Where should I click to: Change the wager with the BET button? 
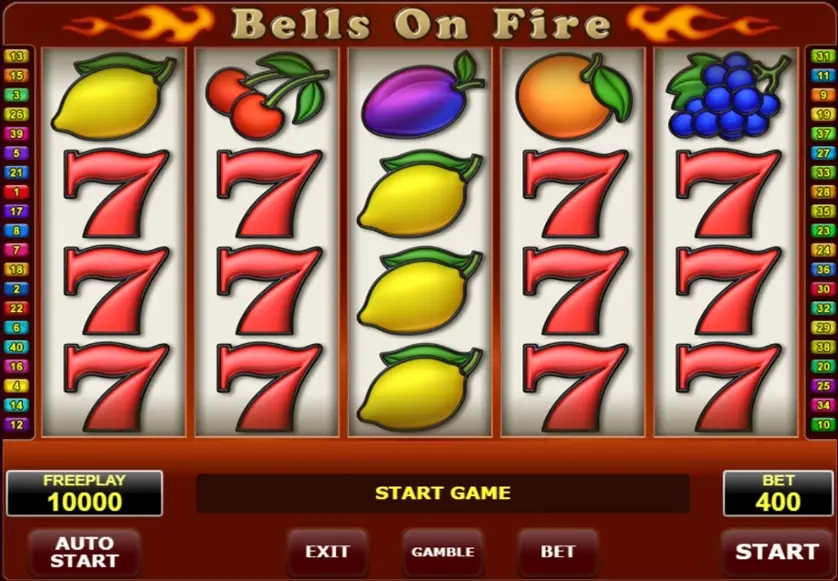[x=557, y=551]
